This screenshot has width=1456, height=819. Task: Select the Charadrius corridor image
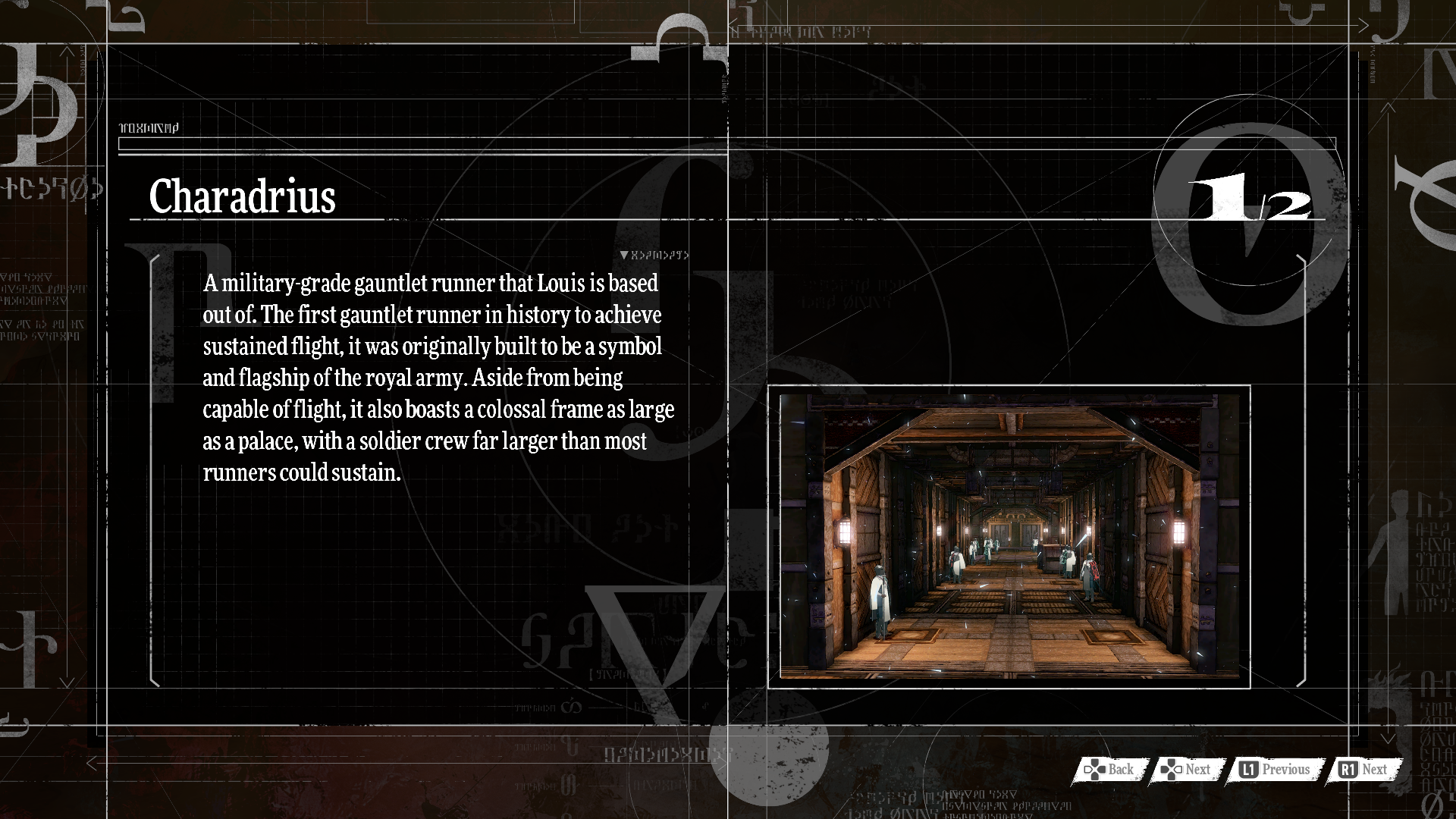pos(1009,536)
